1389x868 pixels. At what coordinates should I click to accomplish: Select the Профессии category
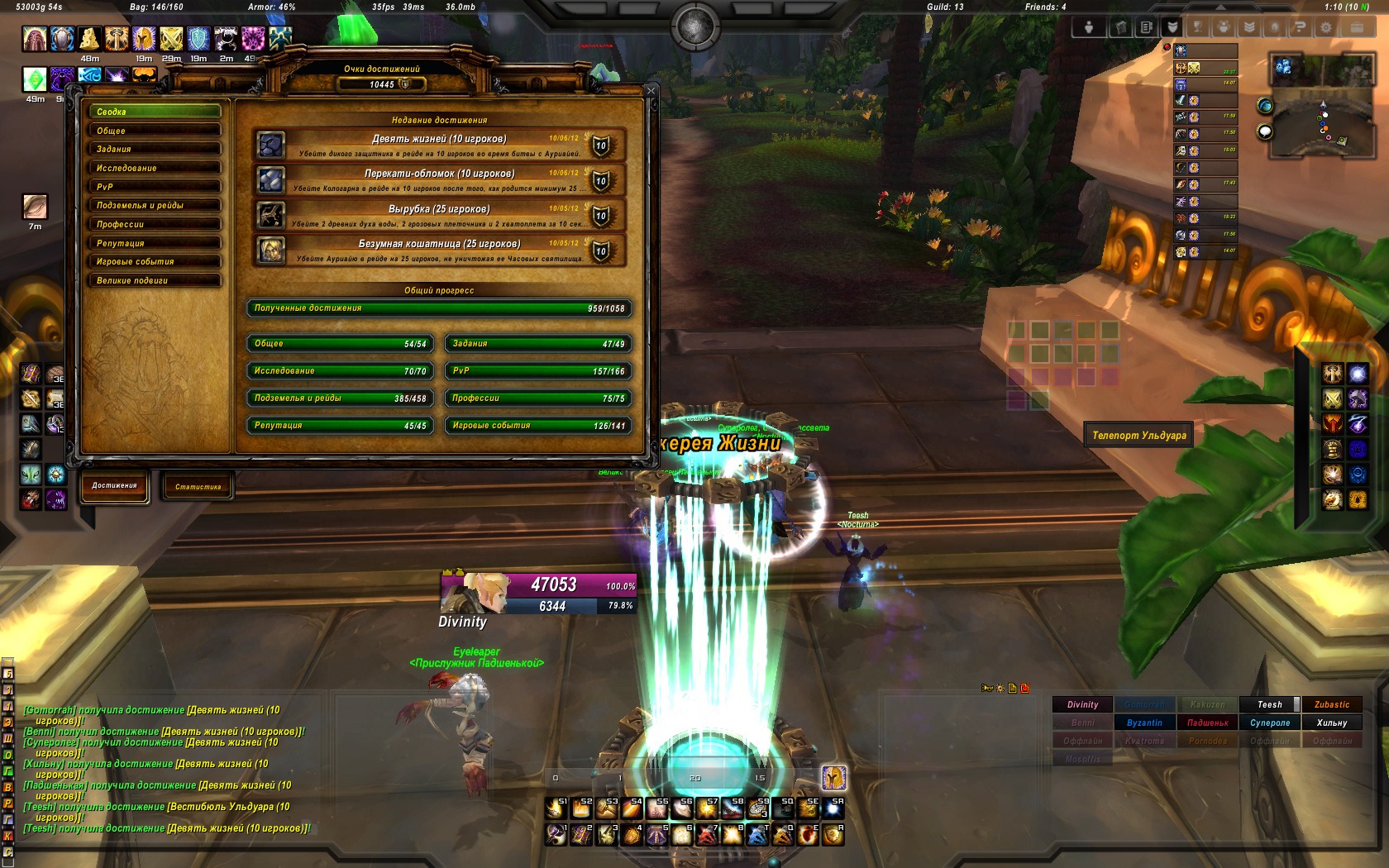click(x=155, y=224)
